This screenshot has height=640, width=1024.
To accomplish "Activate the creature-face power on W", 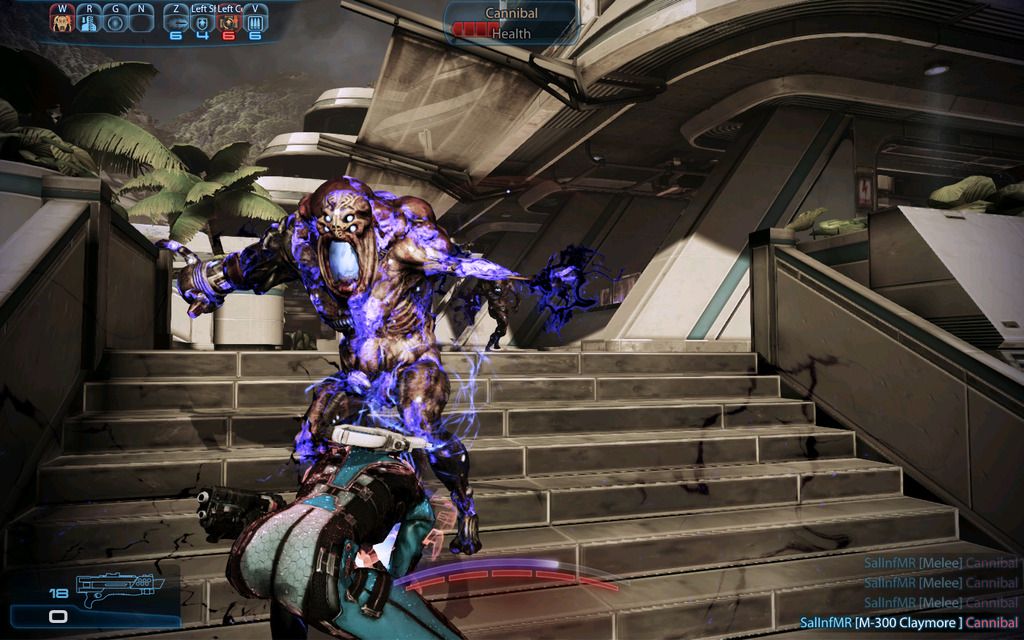I will coord(63,21).
